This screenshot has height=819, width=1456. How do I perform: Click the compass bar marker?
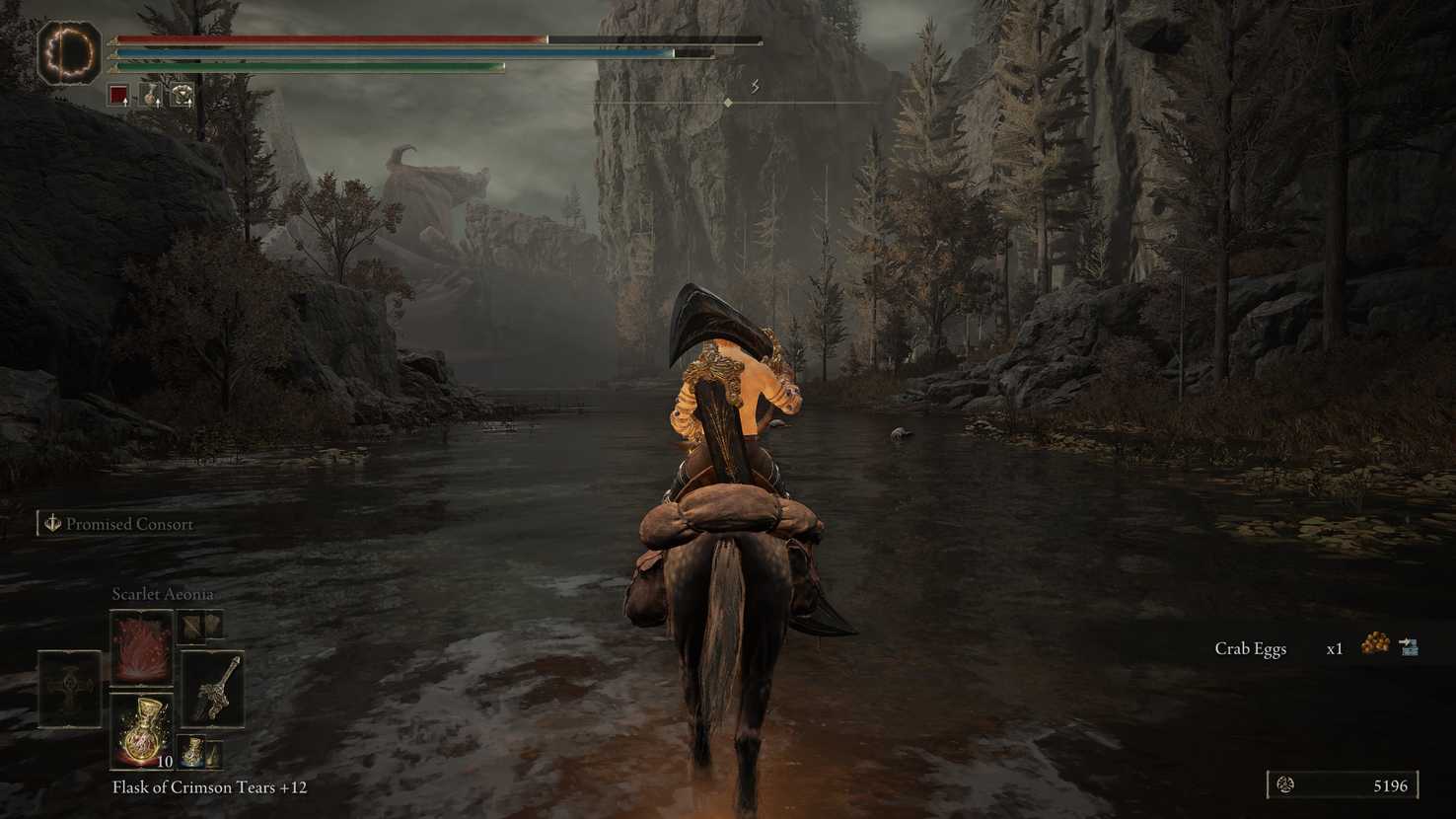pos(728,103)
